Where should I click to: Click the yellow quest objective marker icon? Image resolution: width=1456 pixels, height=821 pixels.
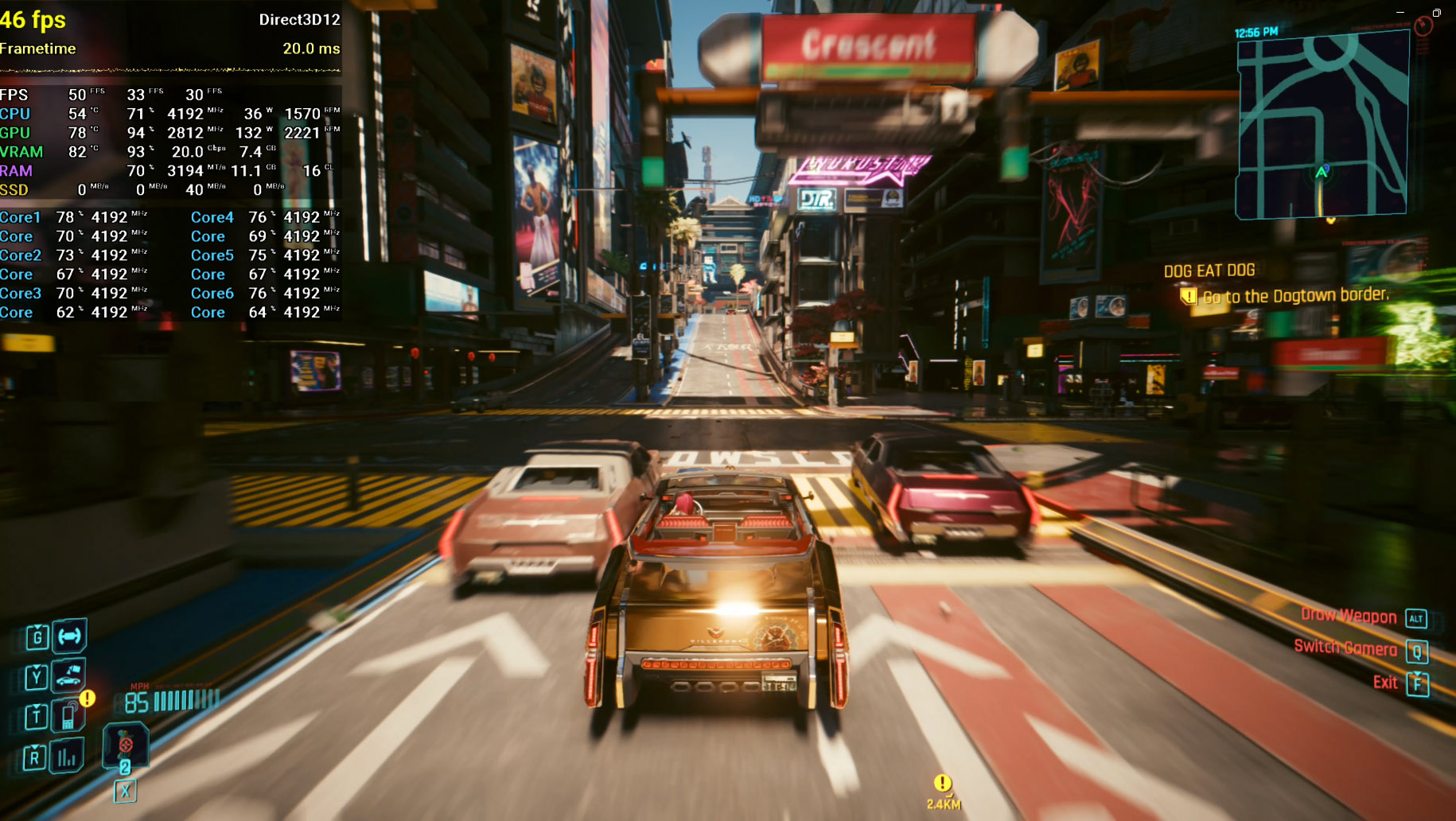coord(1189,297)
